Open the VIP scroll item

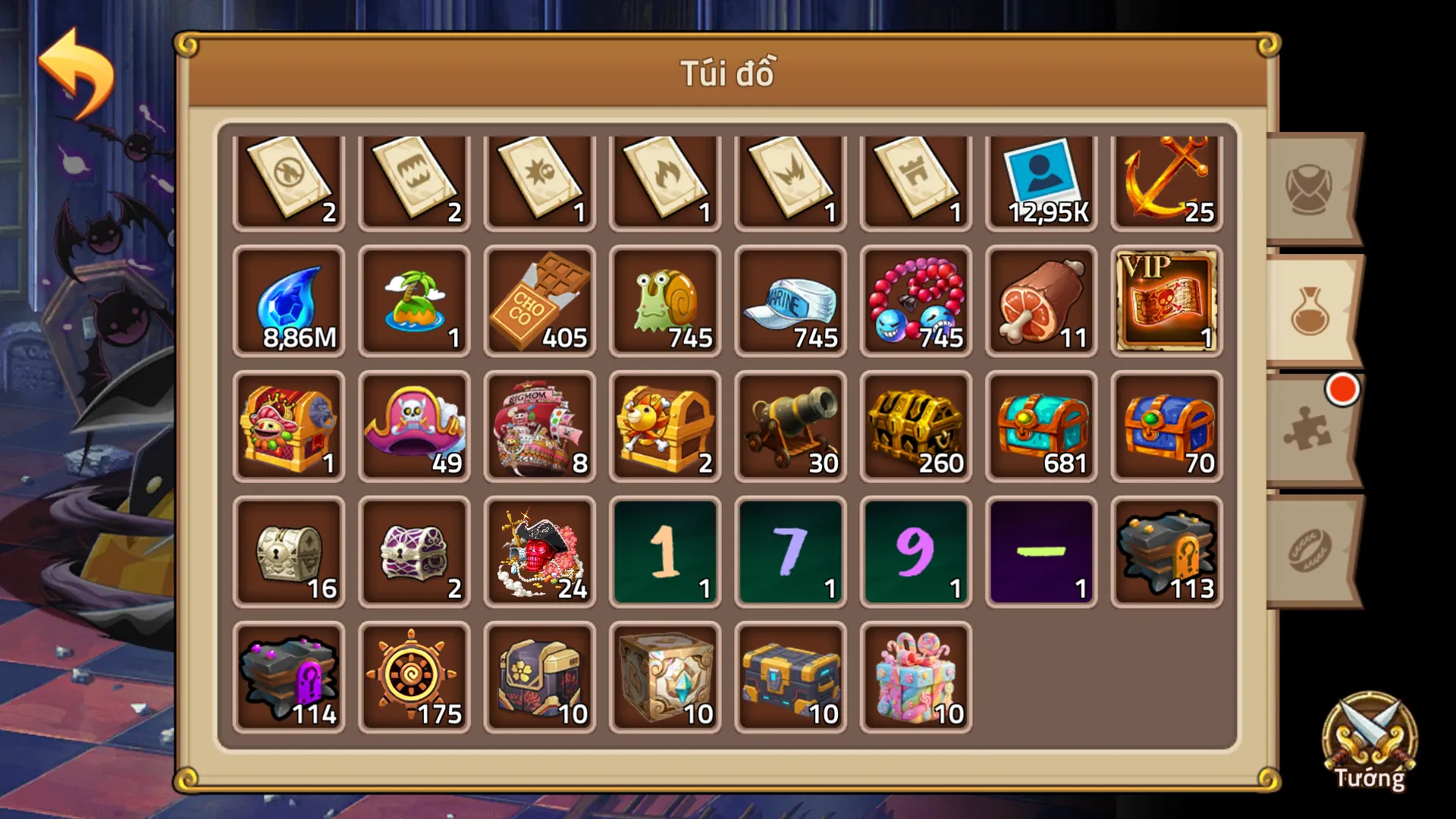click(1166, 302)
